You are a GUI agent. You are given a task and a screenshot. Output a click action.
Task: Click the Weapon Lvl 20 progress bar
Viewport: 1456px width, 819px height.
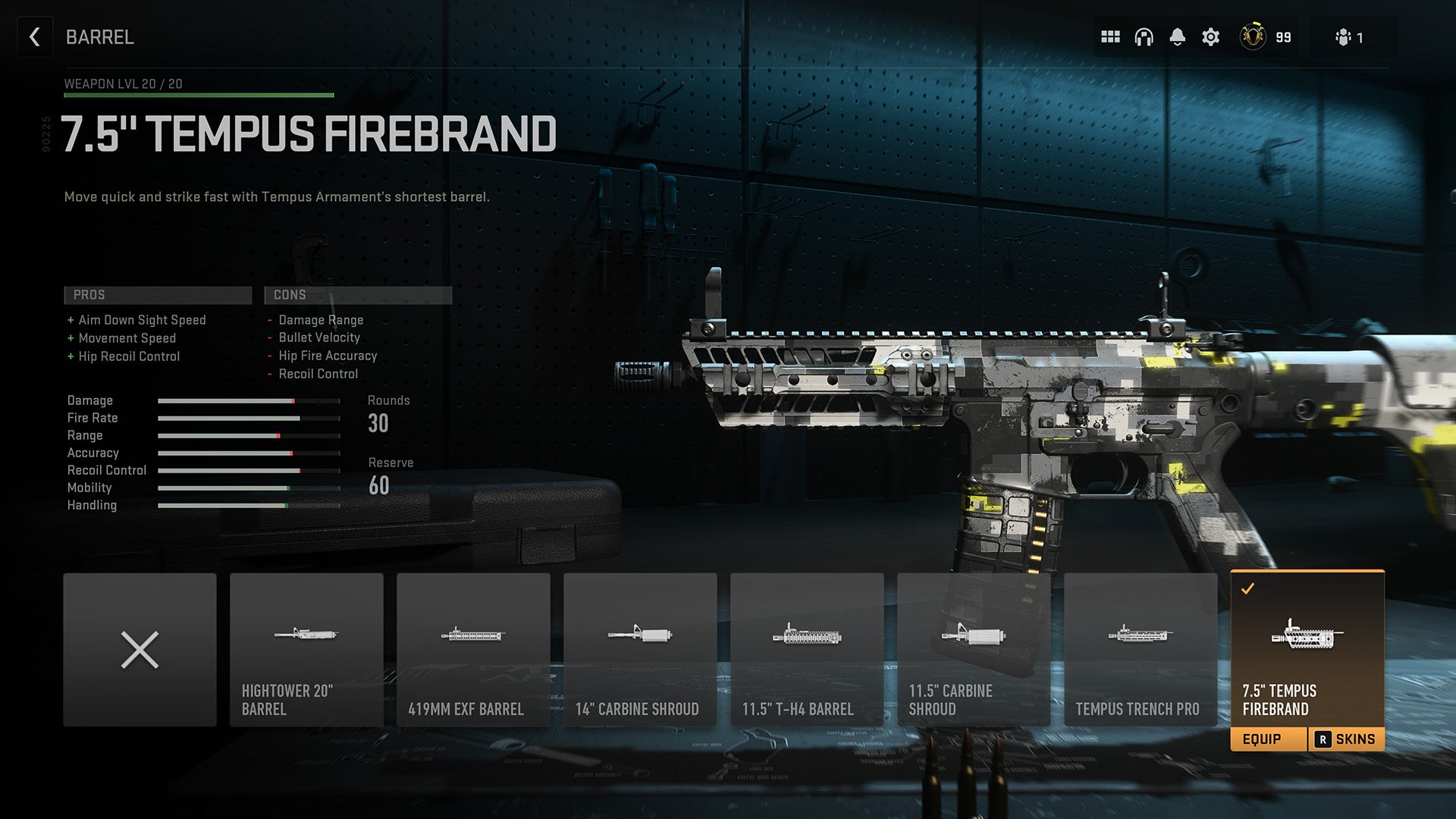[199, 95]
